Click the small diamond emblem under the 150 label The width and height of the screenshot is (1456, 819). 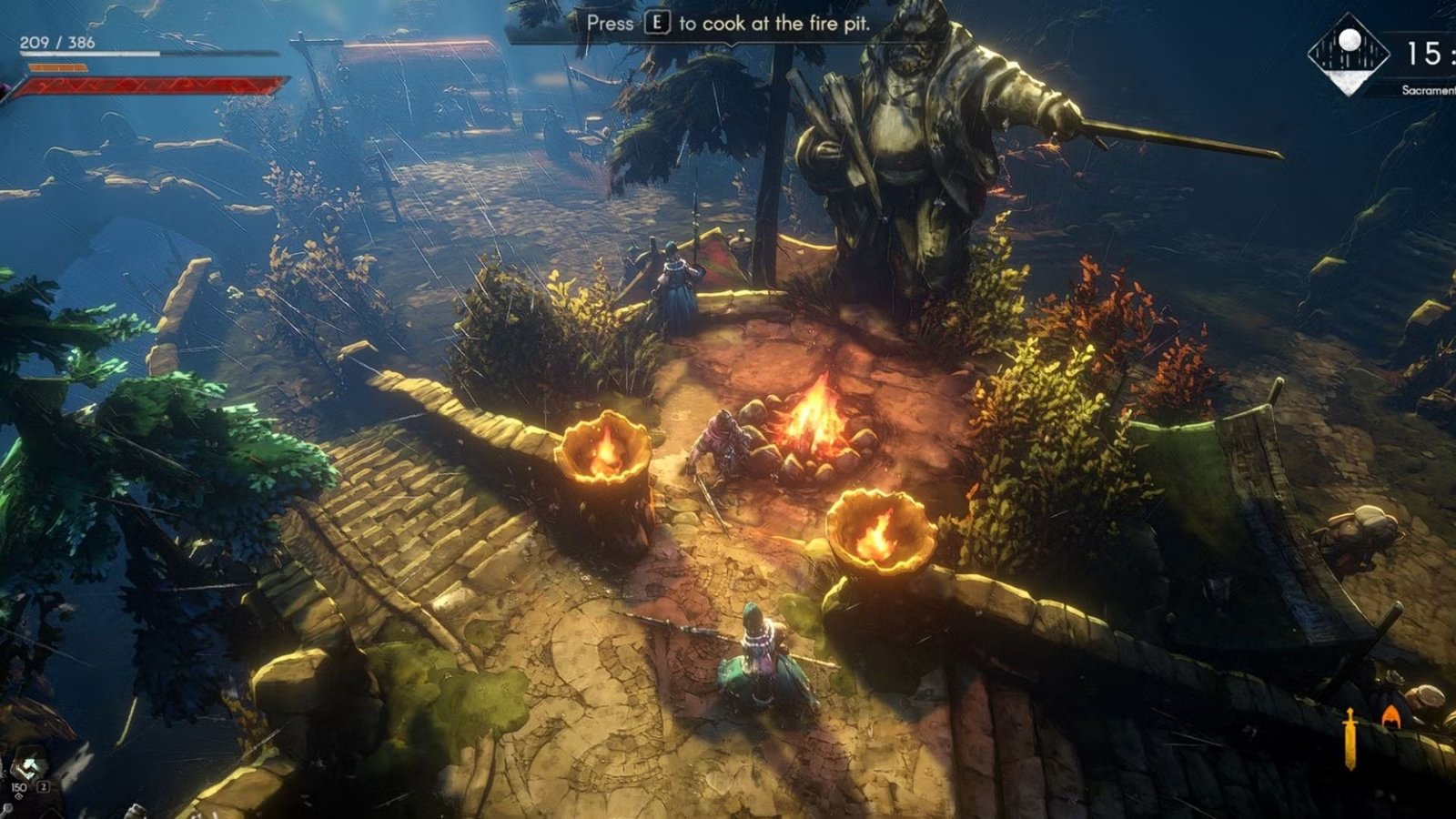click(x=19, y=797)
